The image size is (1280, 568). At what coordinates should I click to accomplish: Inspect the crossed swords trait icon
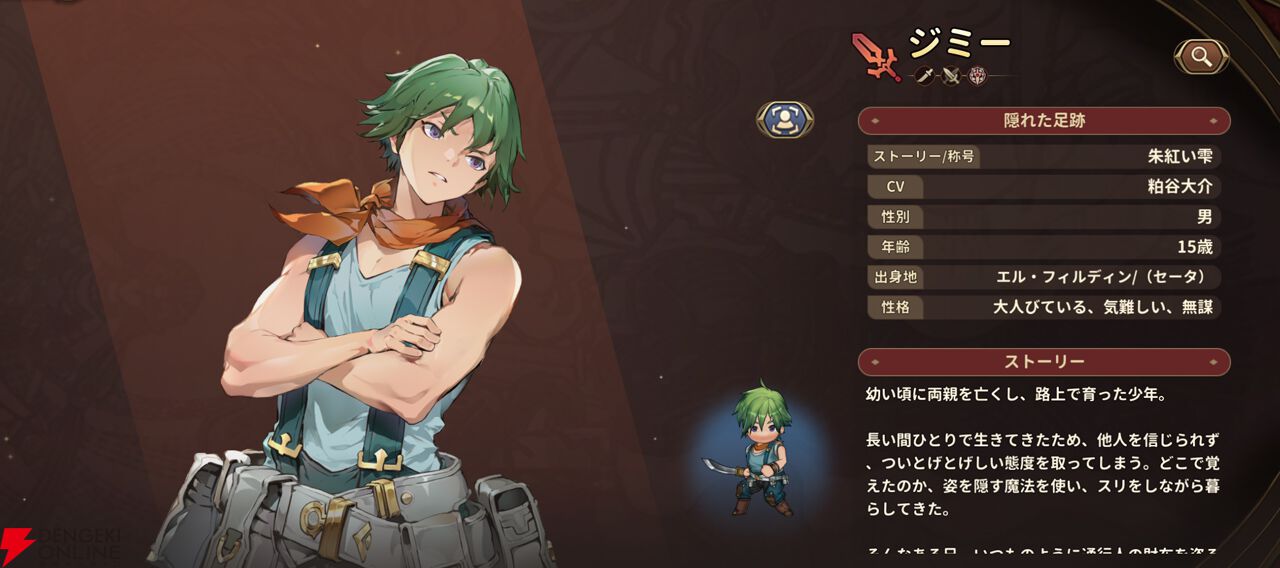[951, 75]
